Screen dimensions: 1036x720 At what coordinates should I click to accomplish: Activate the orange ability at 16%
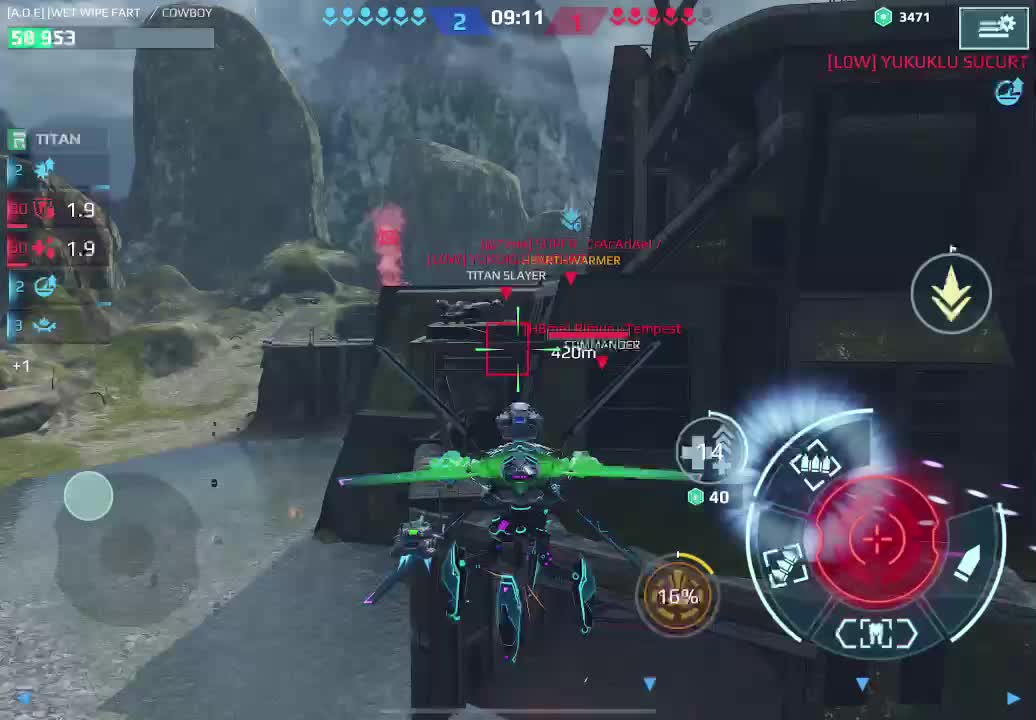677,596
